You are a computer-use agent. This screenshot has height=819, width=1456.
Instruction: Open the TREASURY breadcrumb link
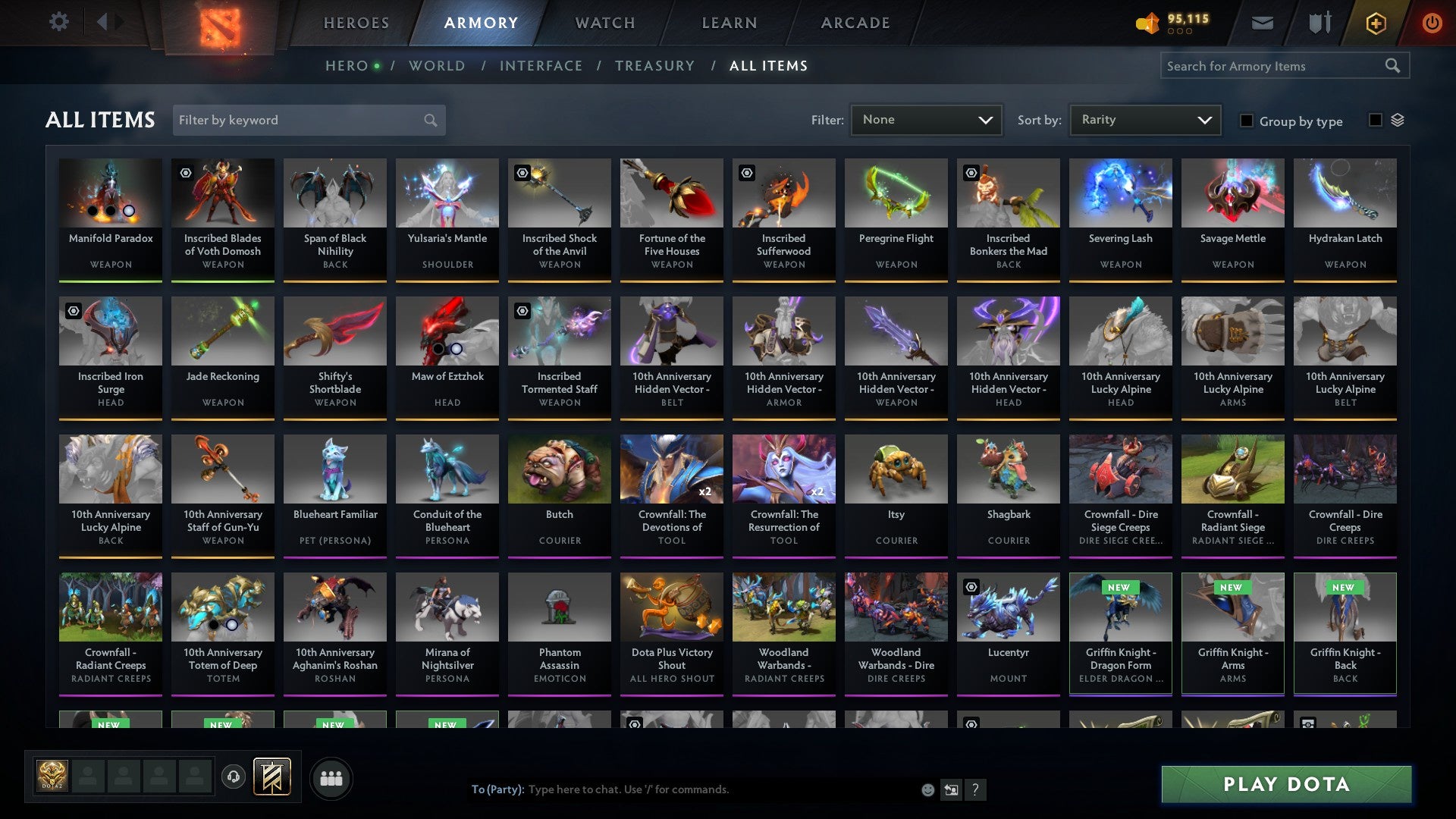point(654,65)
